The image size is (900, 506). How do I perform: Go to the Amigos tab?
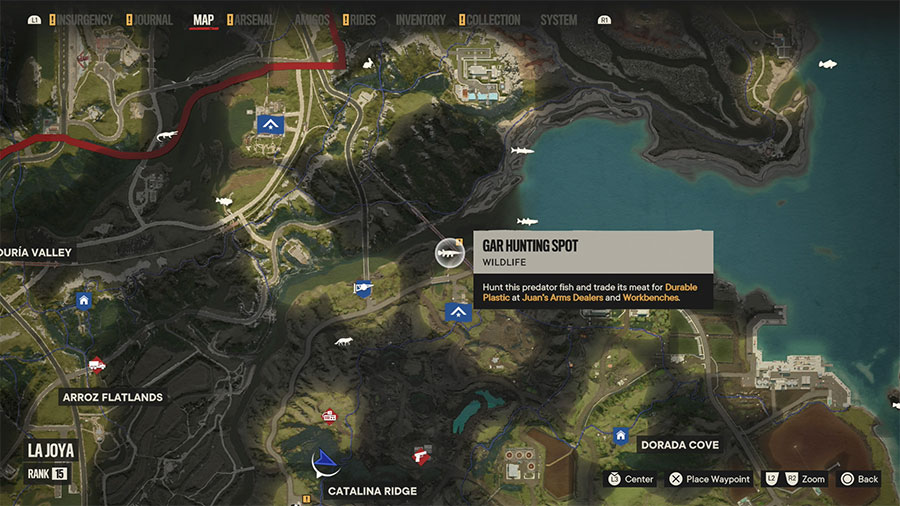[x=312, y=20]
